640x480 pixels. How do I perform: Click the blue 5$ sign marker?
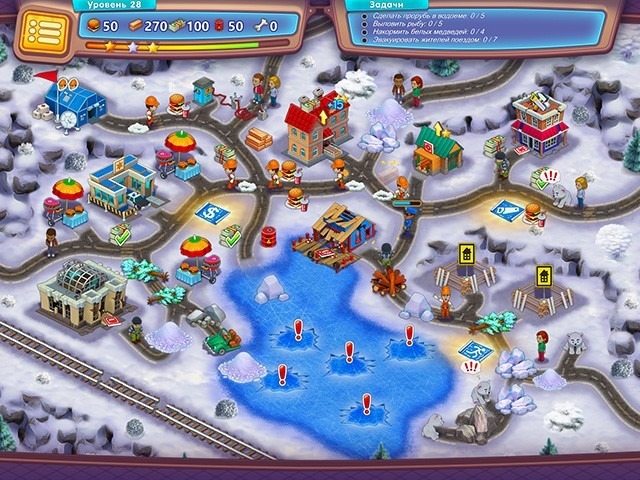point(211,211)
